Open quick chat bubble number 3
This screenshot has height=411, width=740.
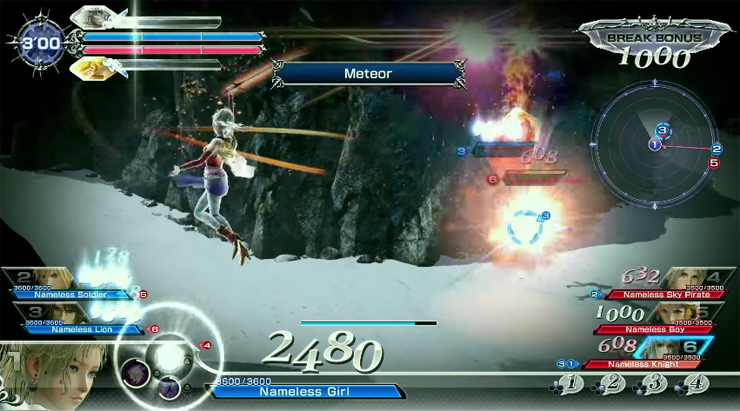pos(655,384)
